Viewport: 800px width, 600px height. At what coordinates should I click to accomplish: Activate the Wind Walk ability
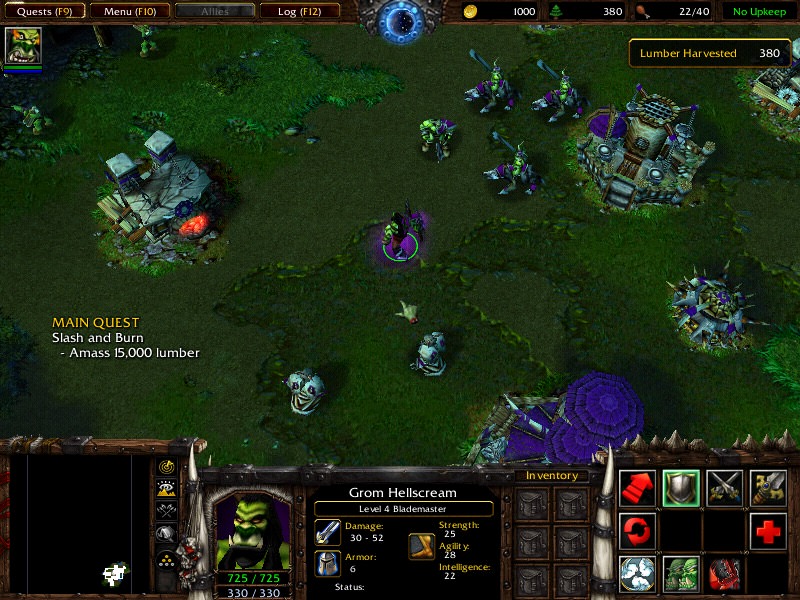(638, 574)
